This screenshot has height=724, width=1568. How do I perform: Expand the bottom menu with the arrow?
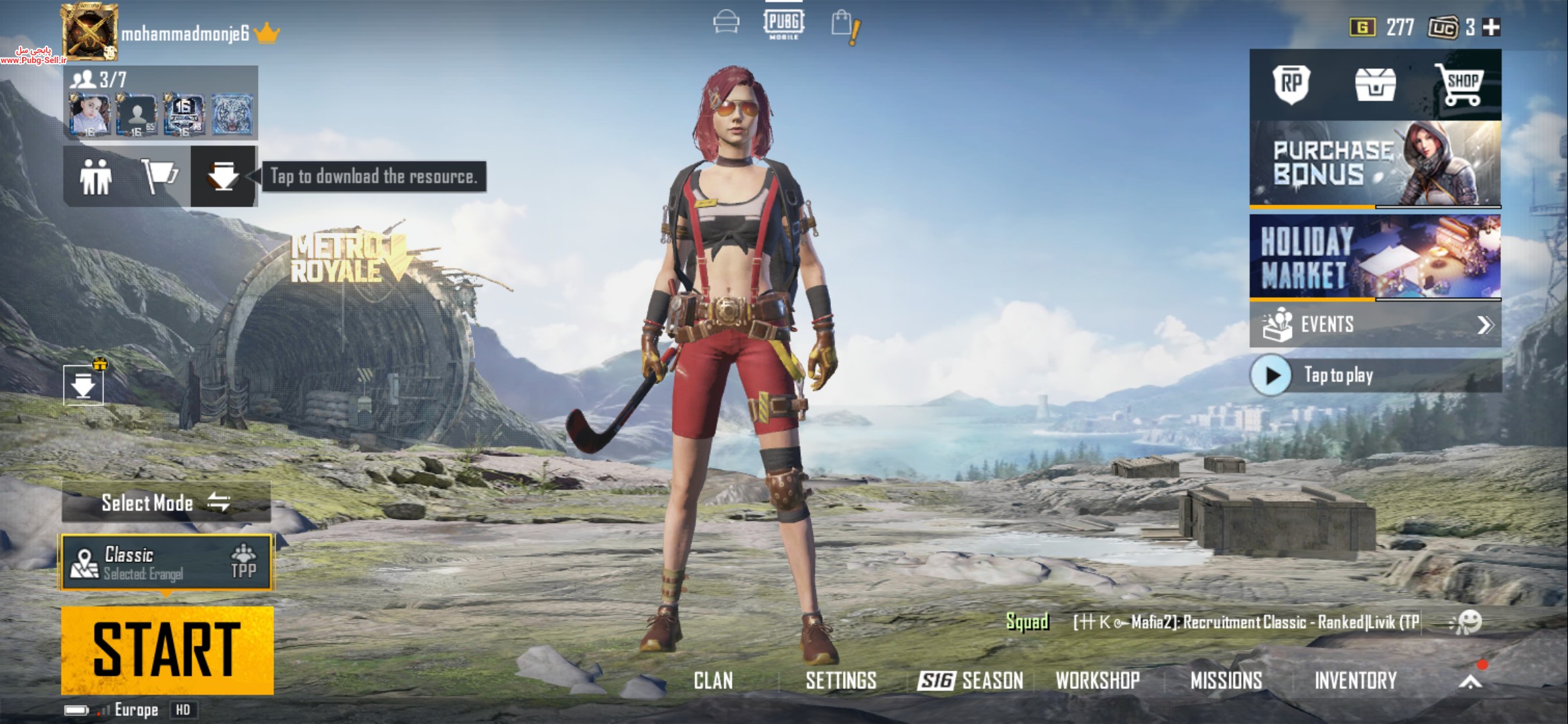coord(1470,681)
